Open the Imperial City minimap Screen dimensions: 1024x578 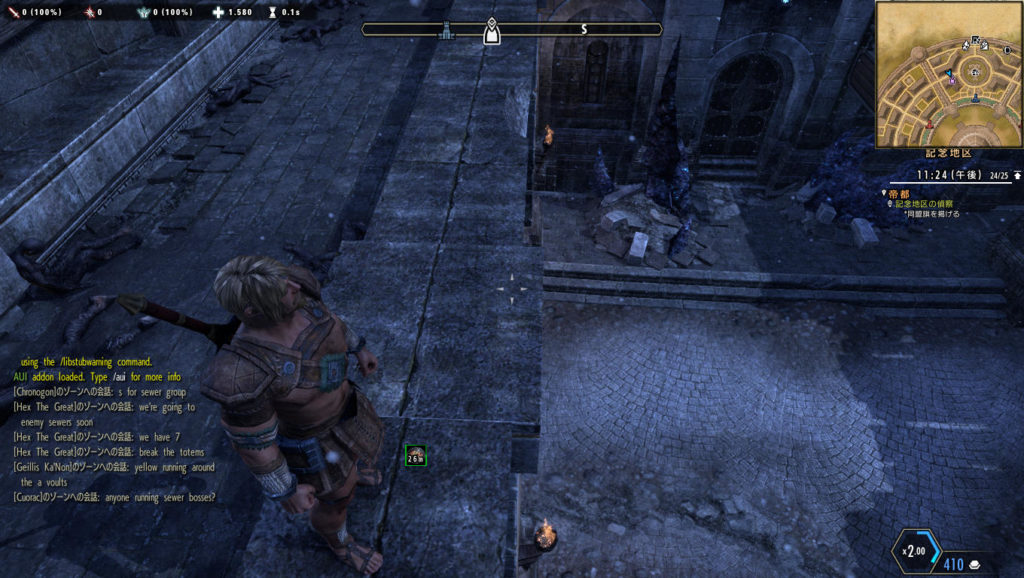[948, 74]
